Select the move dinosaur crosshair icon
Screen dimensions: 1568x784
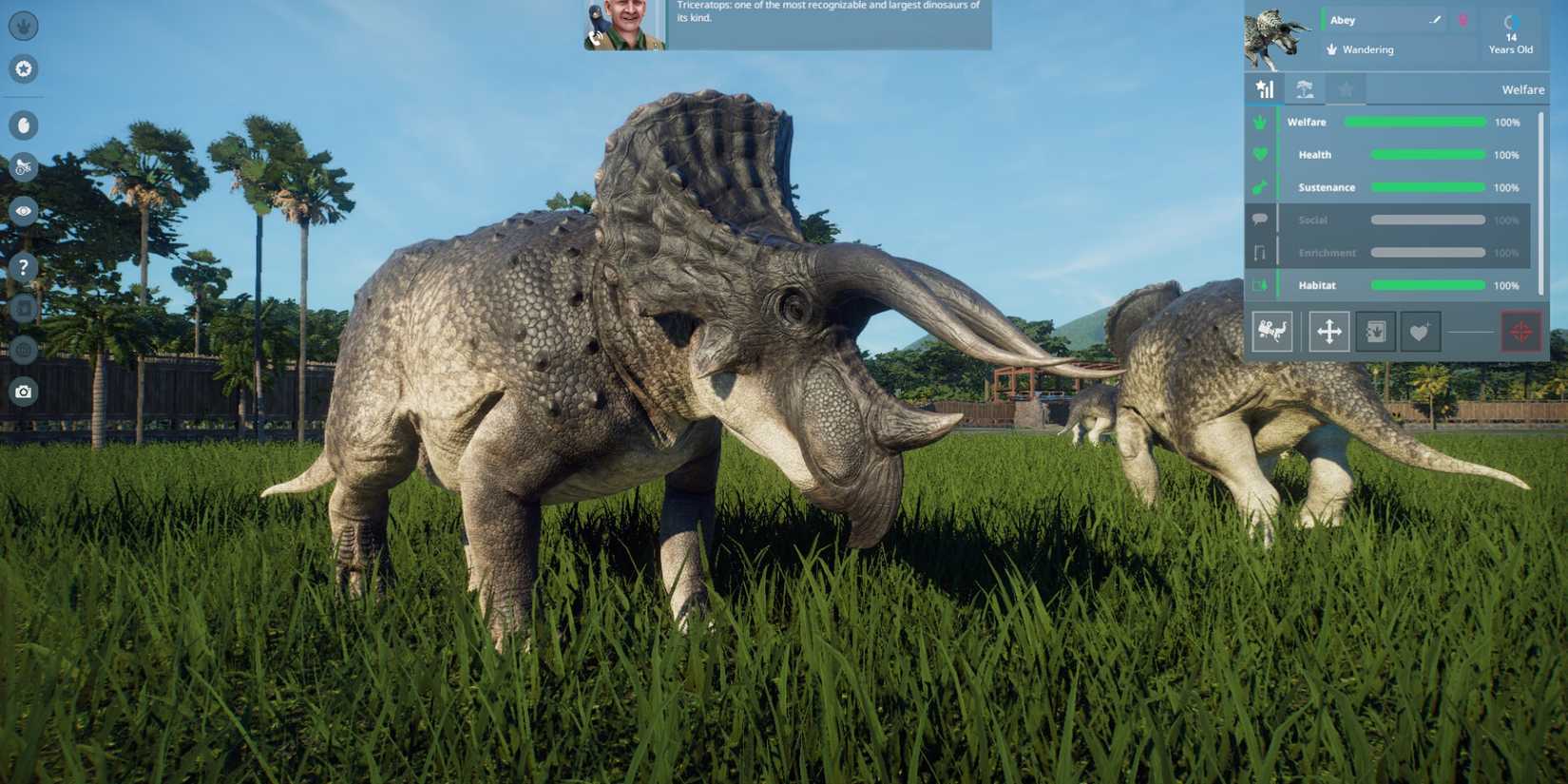click(x=1329, y=331)
